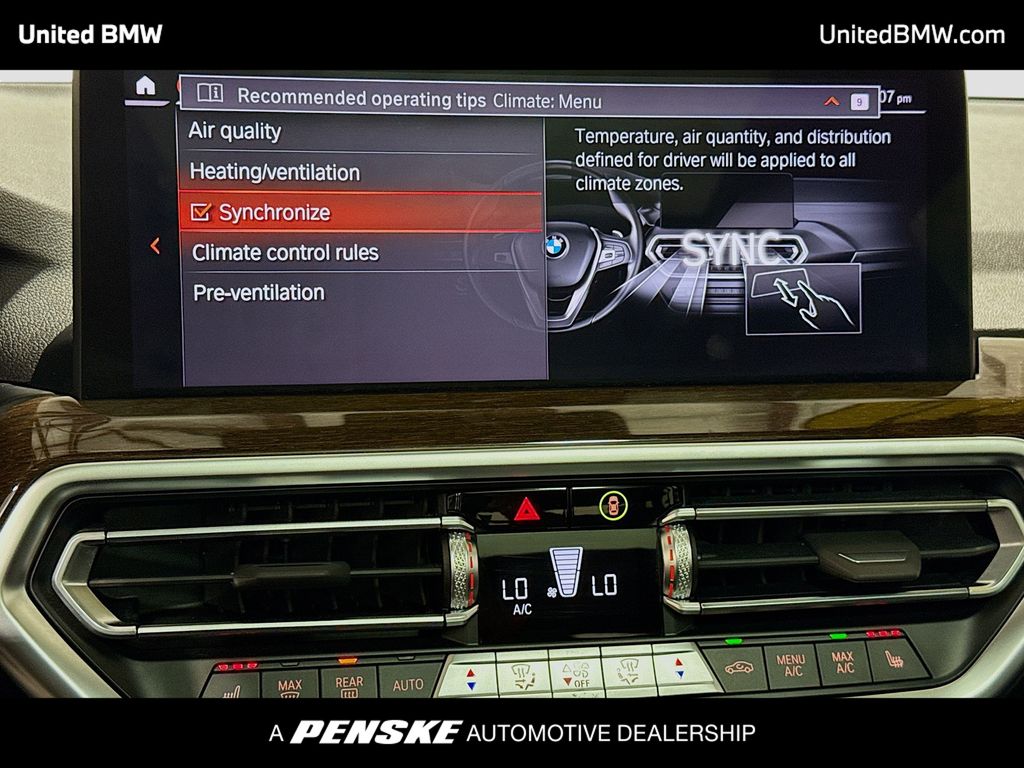Open the Air quality menu entry
This screenshot has width=1024, height=768.
point(235,131)
